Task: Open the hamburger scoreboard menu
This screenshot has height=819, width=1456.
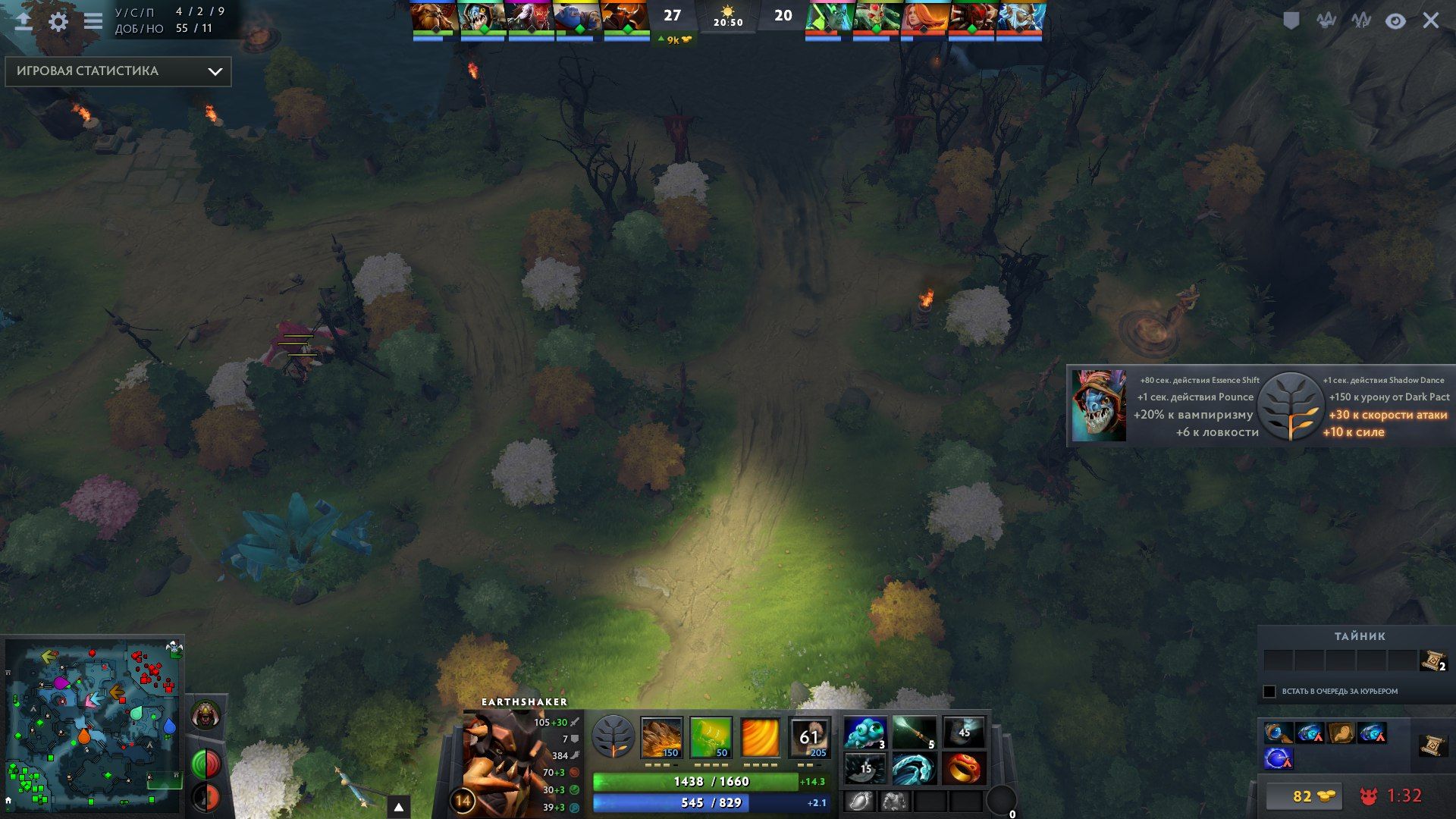Action: coord(93,21)
